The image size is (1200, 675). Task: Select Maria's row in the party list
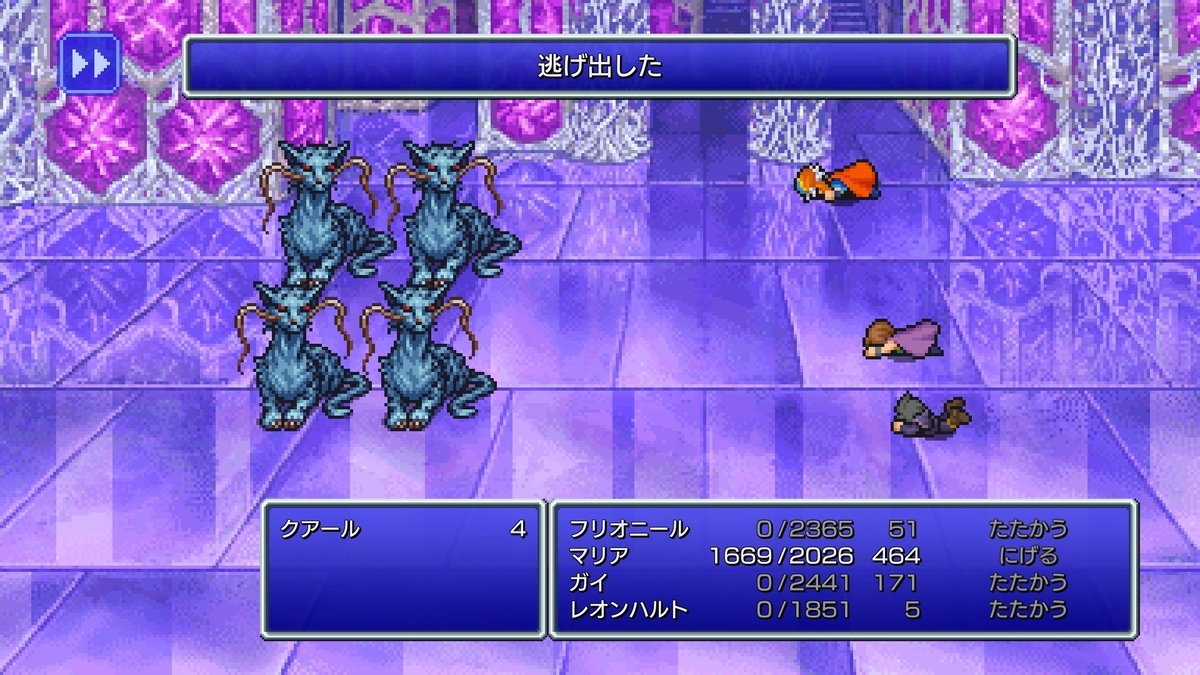(x=598, y=556)
